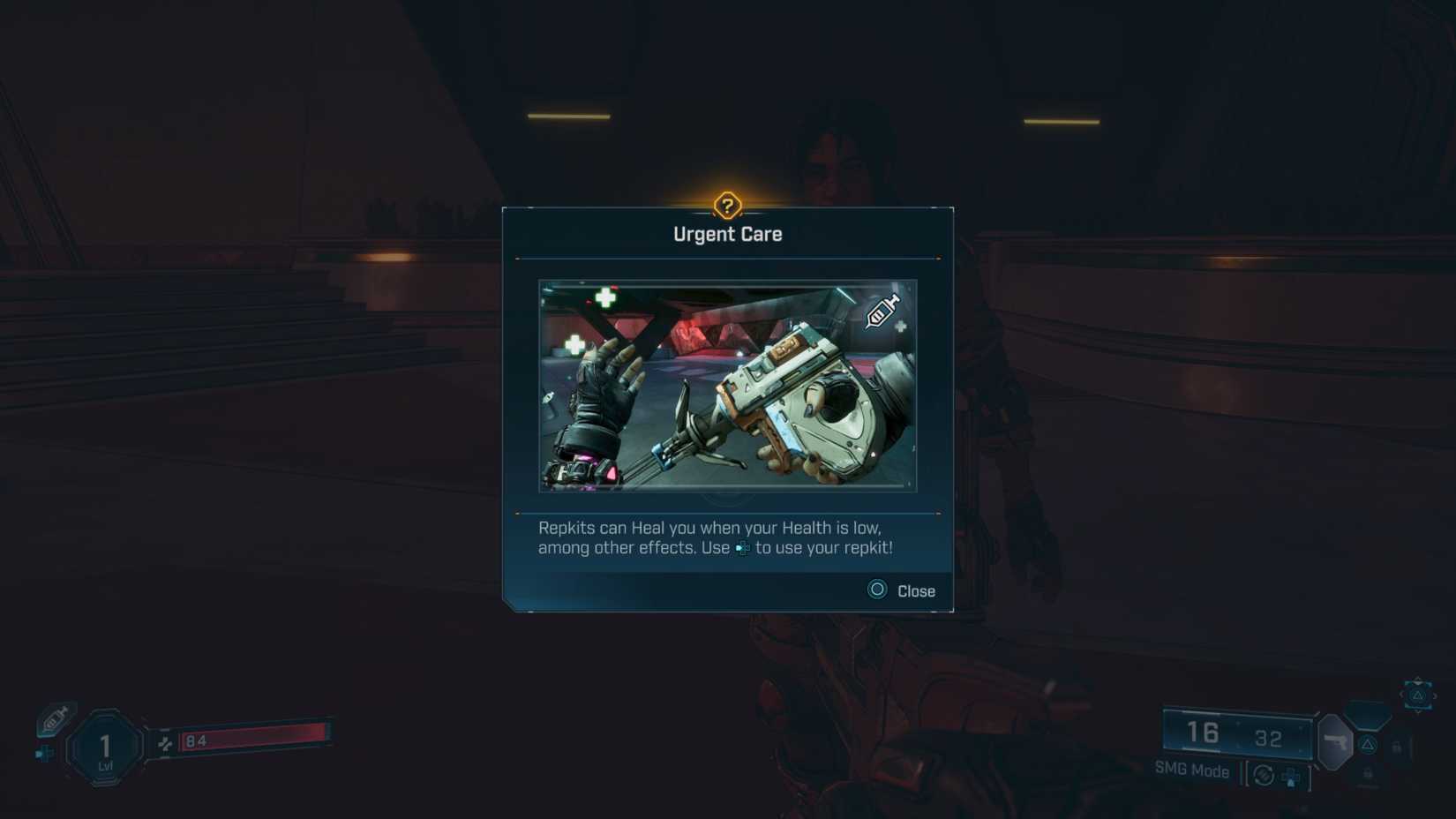
Task: Click the level 1 badge octagon
Action: pyautogui.click(x=103, y=744)
